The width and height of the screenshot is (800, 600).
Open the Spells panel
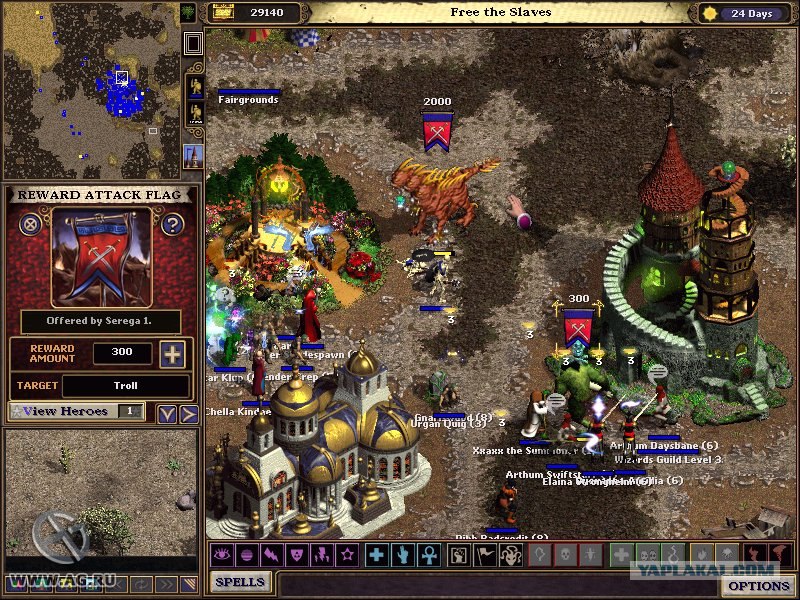tap(241, 582)
